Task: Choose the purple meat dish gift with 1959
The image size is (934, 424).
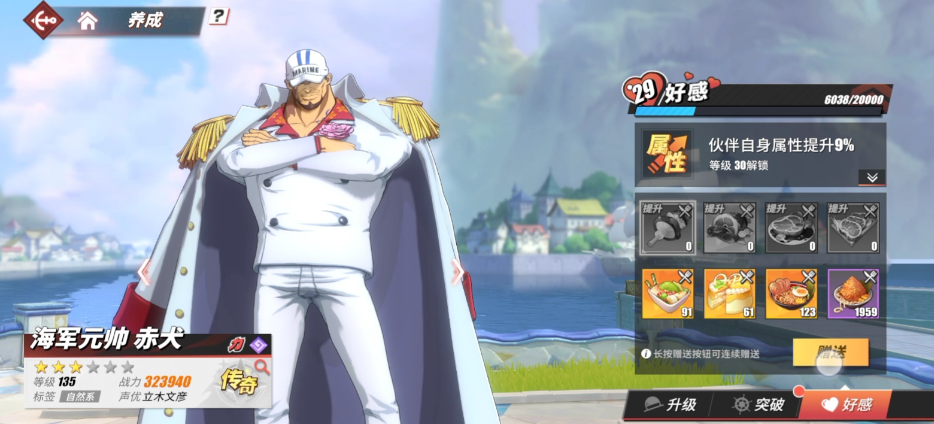Action: [853, 294]
